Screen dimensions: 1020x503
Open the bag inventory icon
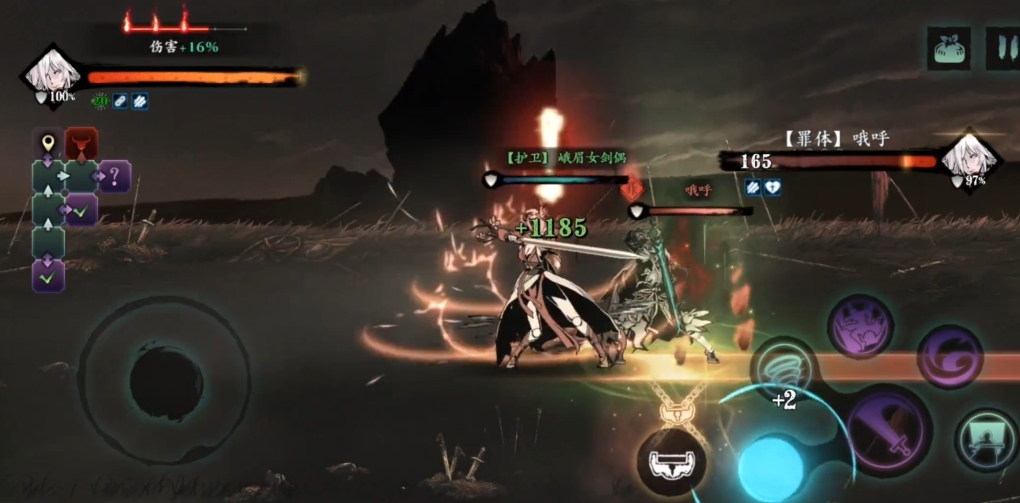point(948,48)
